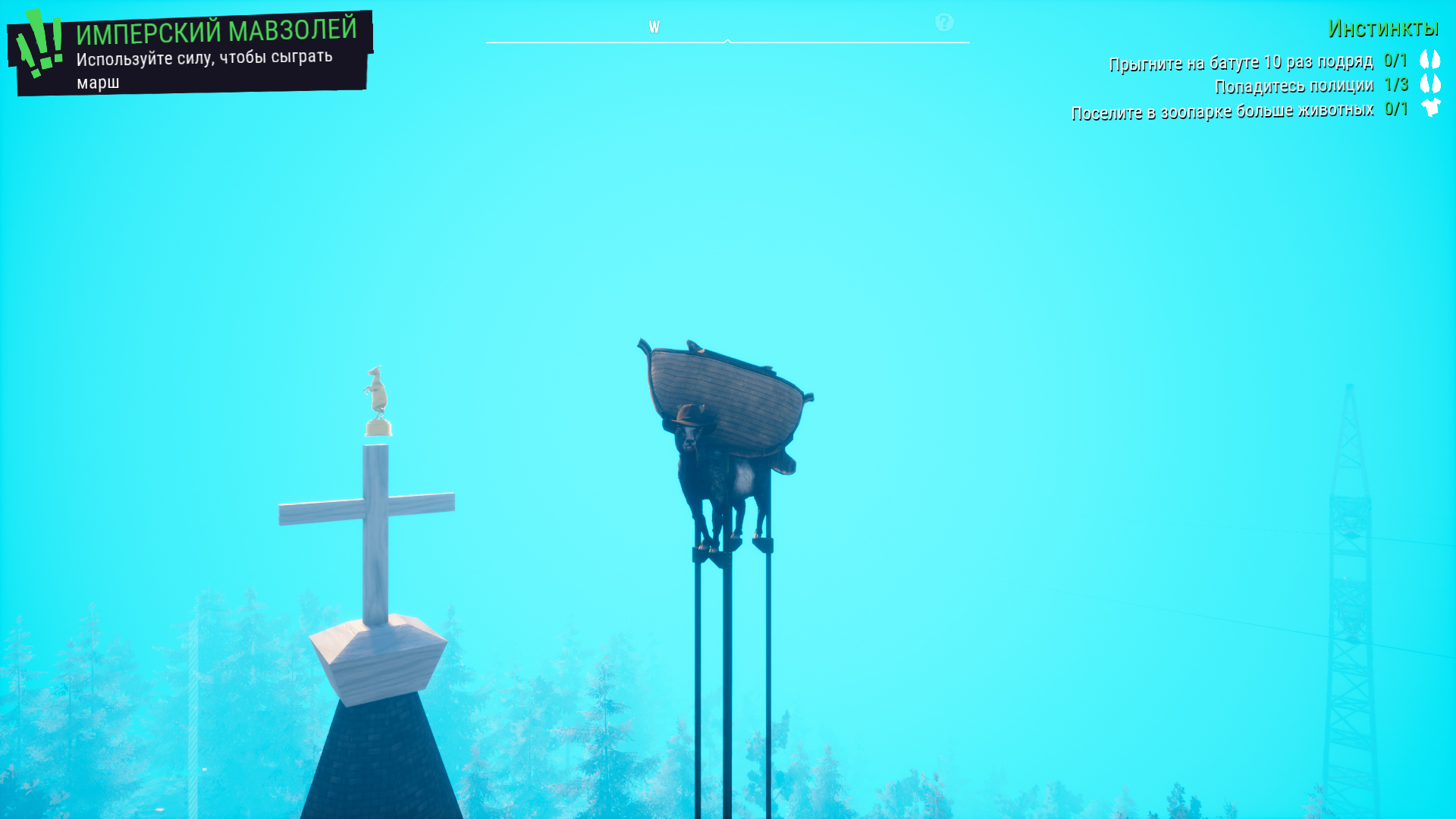Open the Инстинкты header
The width and height of the screenshot is (1456, 819).
coord(1382,29)
